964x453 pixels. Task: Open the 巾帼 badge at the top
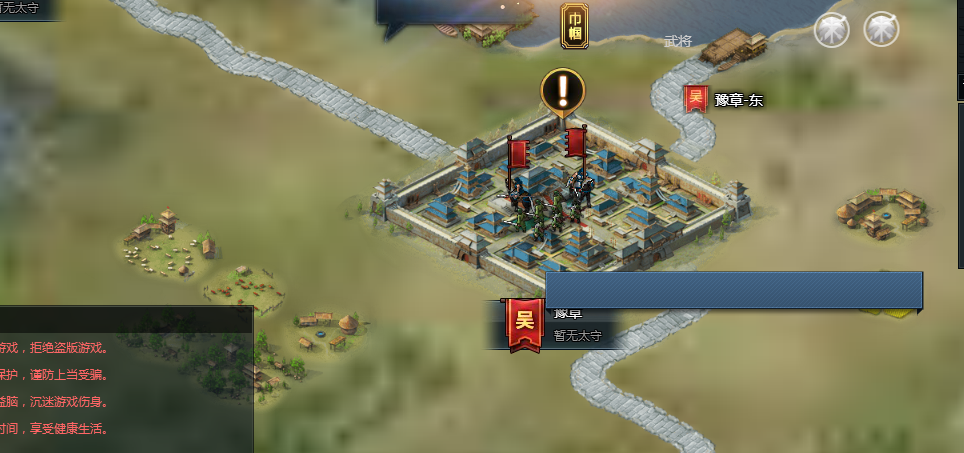[x=574, y=25]
